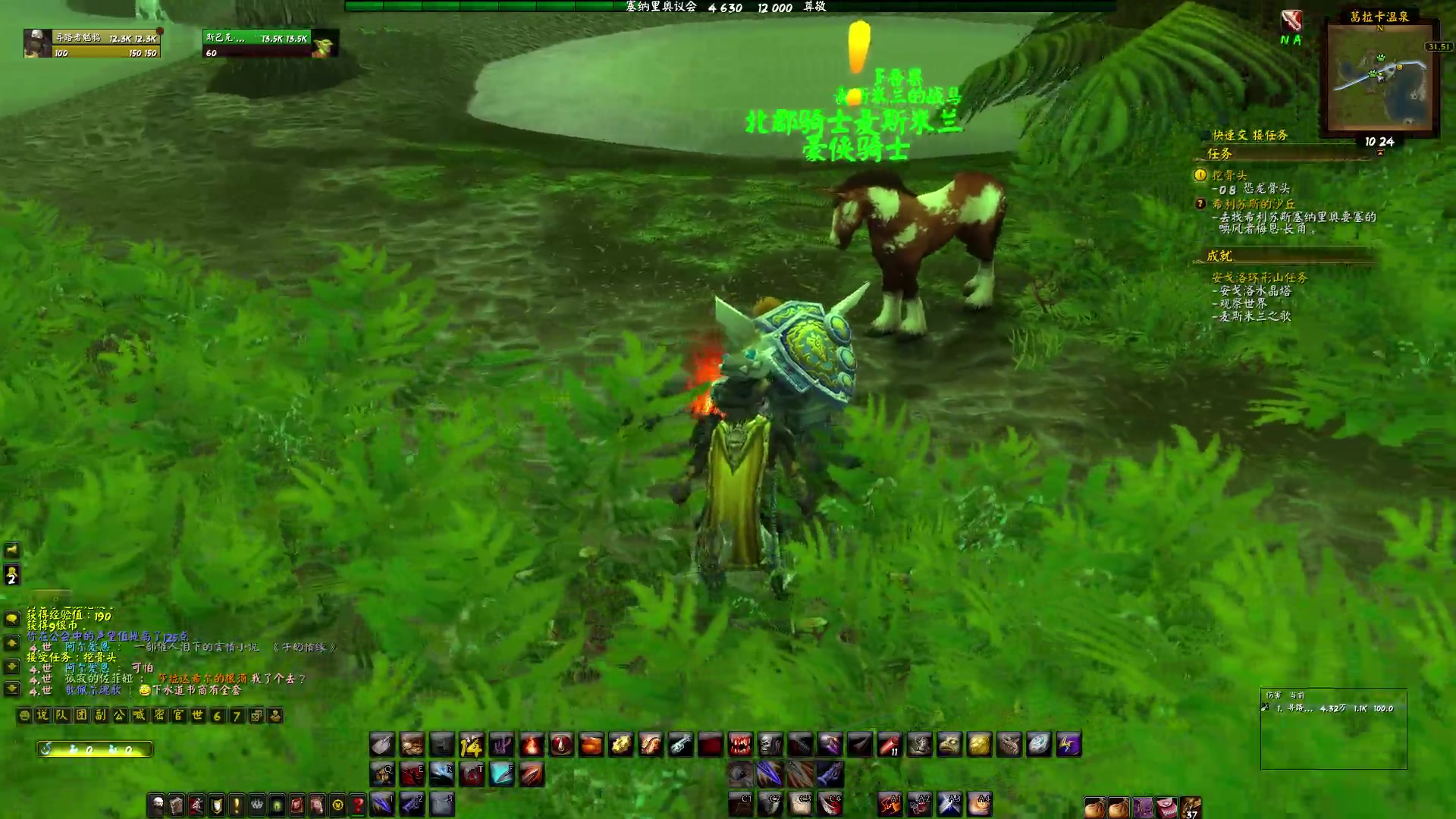The width and height of the screenshot is (1456, 819).
Task: Open the chat emote smiley button
Action: coord(24,715)
